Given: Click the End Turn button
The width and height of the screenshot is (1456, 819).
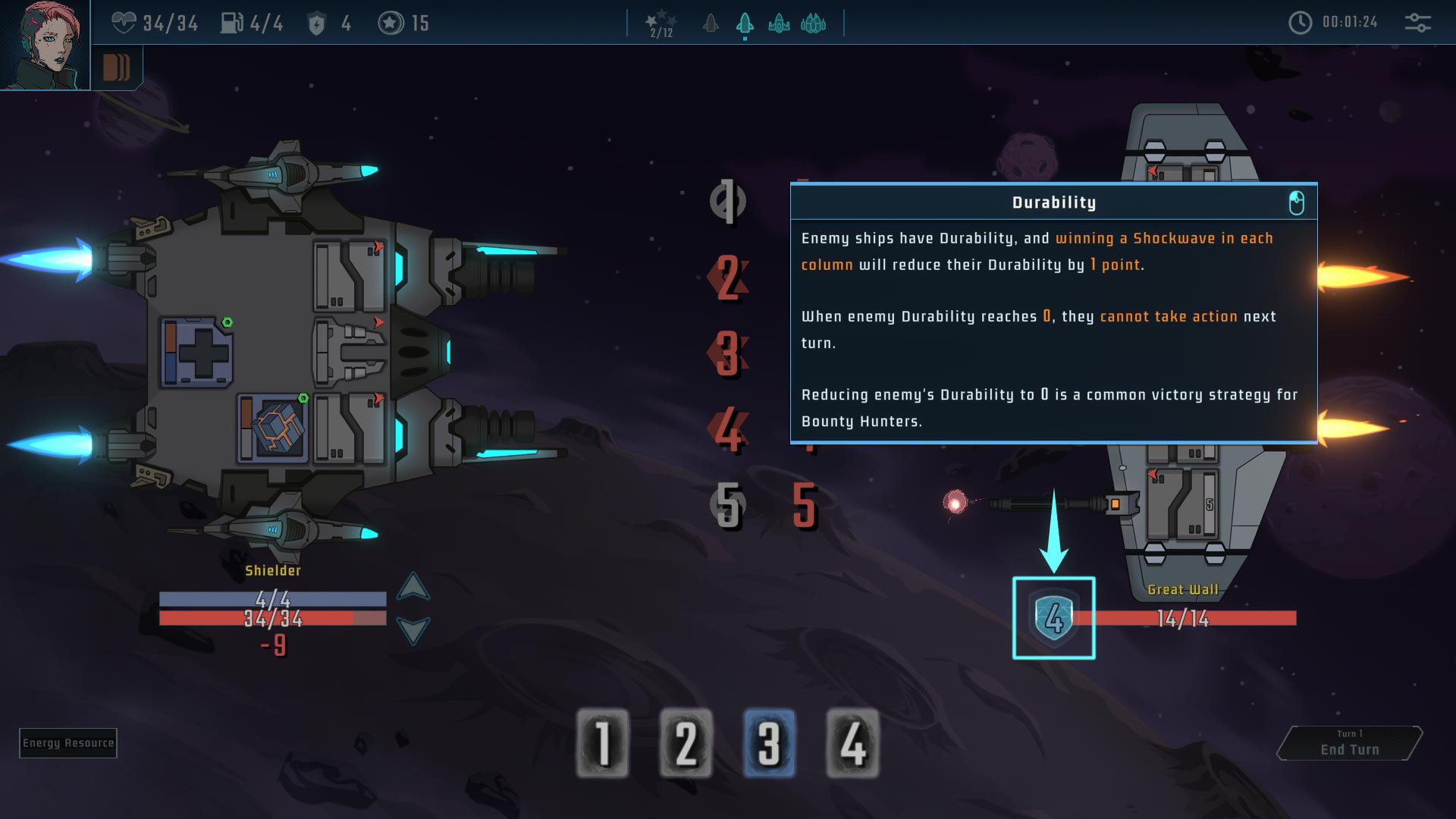Looking at the screenshot, I should click(x=1350, y=743).
